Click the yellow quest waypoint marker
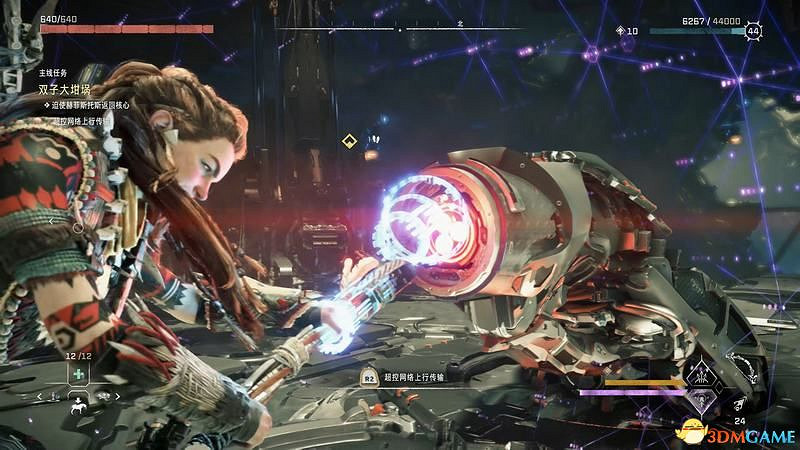The width and height of the screenshot is (800, 450). [x=349, y=141]
